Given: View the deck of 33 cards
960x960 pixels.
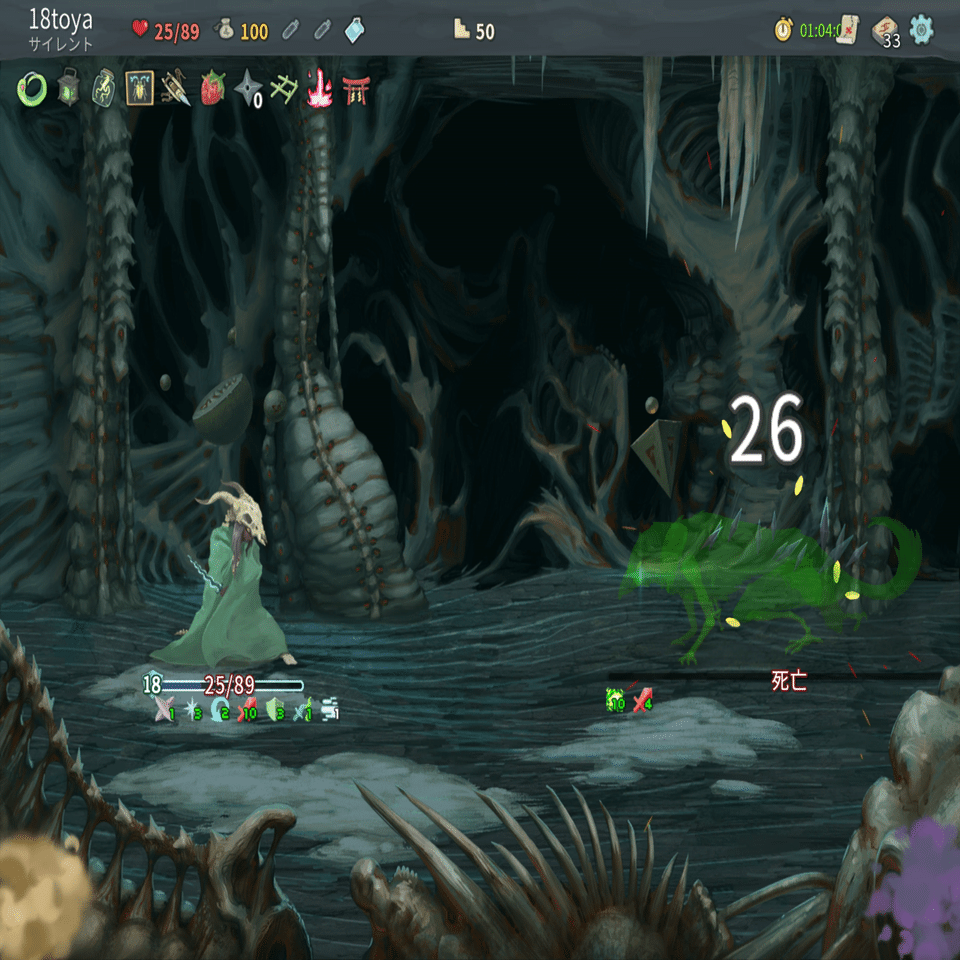Looking at the screenshot, I should (x=885, y=31).
